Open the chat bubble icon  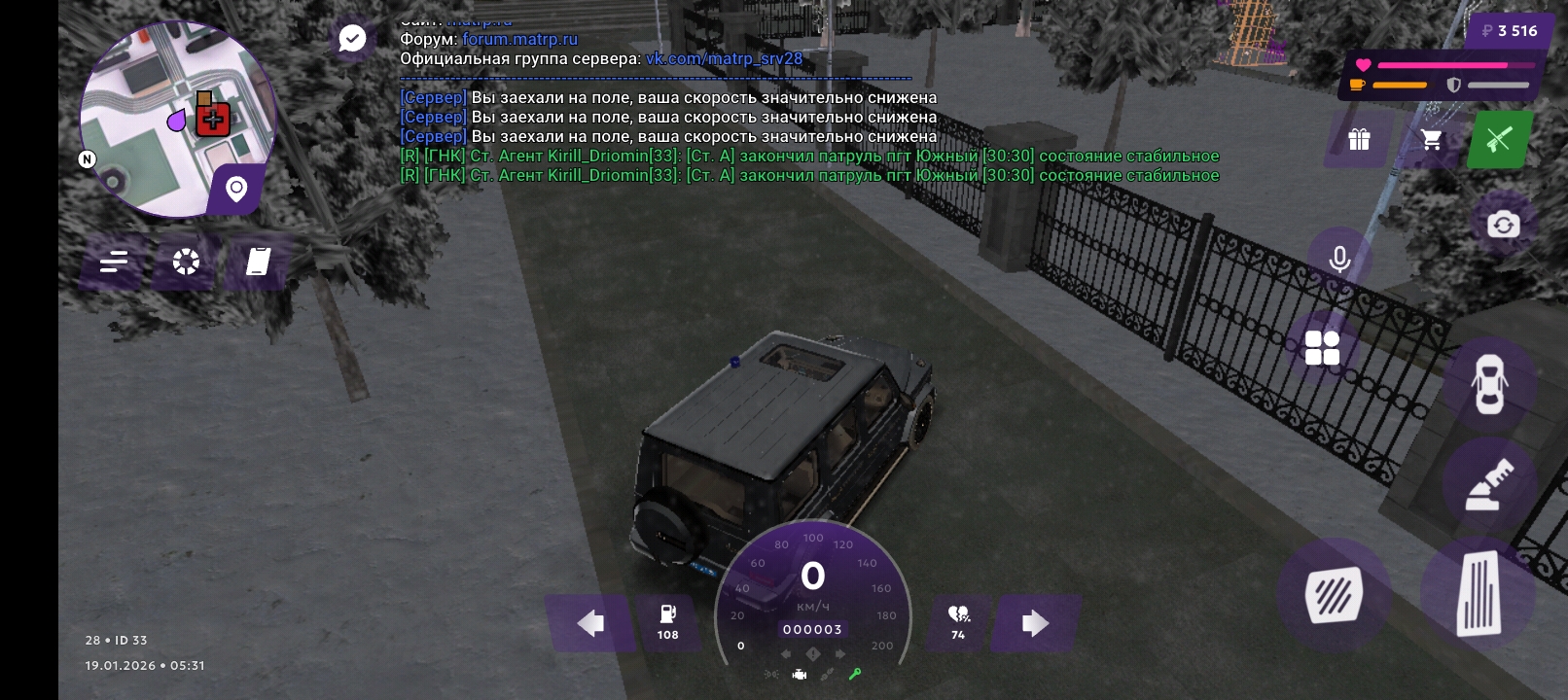pyautogui.click(x=352, y=39)
